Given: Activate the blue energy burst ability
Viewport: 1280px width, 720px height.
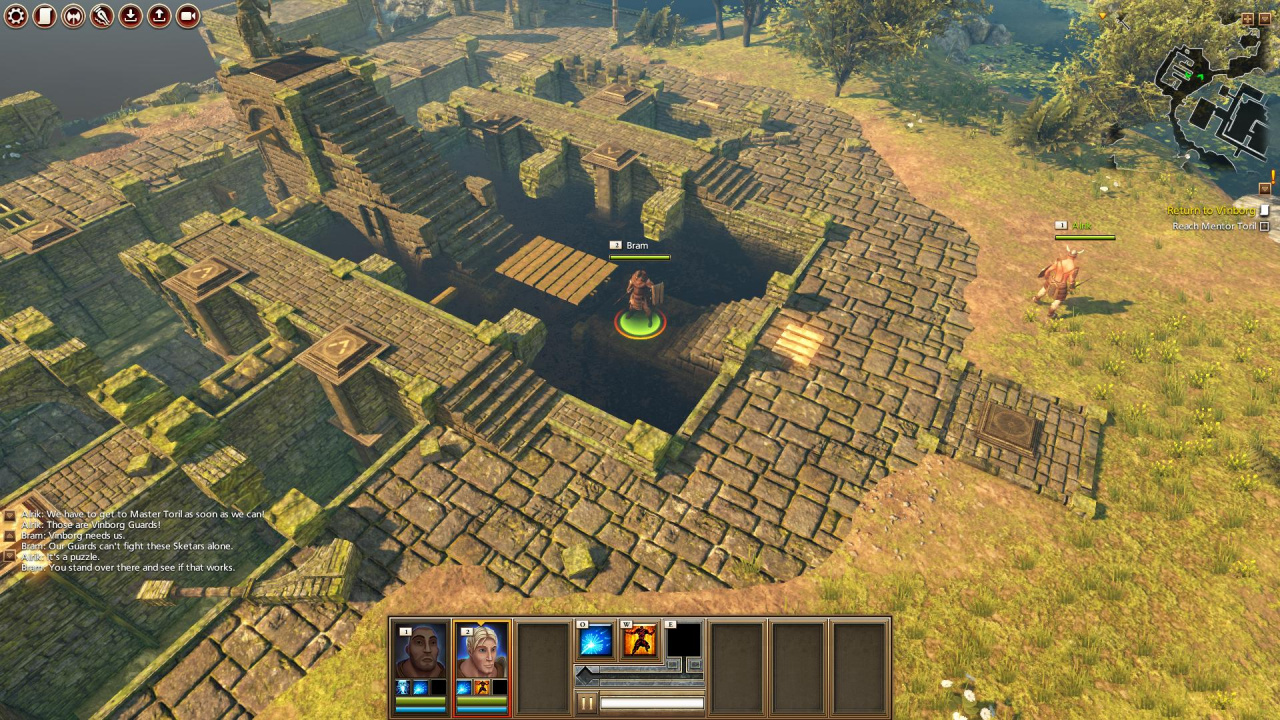Looking at the screenshot, I should [595, 641].
